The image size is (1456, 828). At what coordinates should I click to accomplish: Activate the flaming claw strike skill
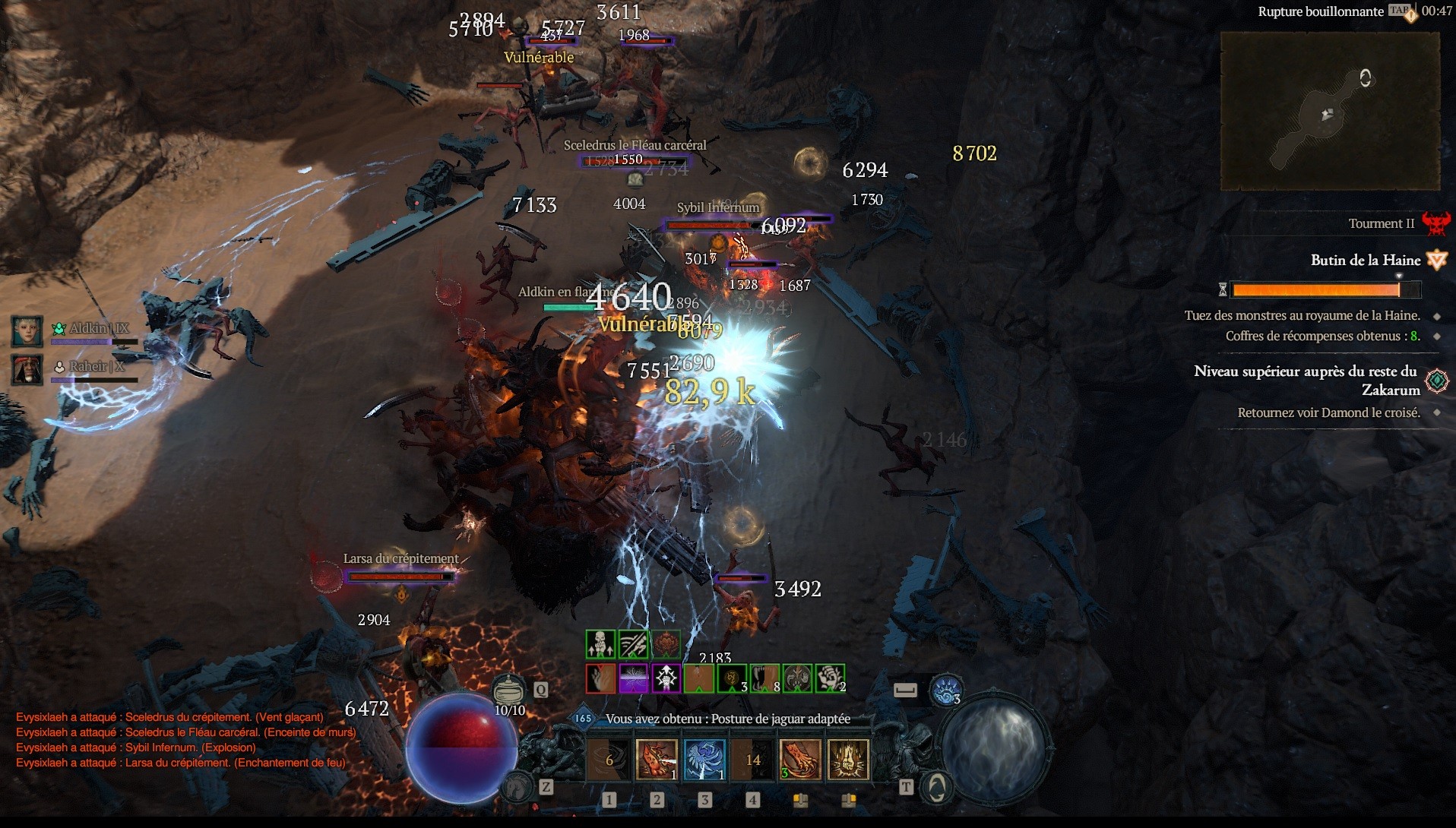tap(656, 759)
